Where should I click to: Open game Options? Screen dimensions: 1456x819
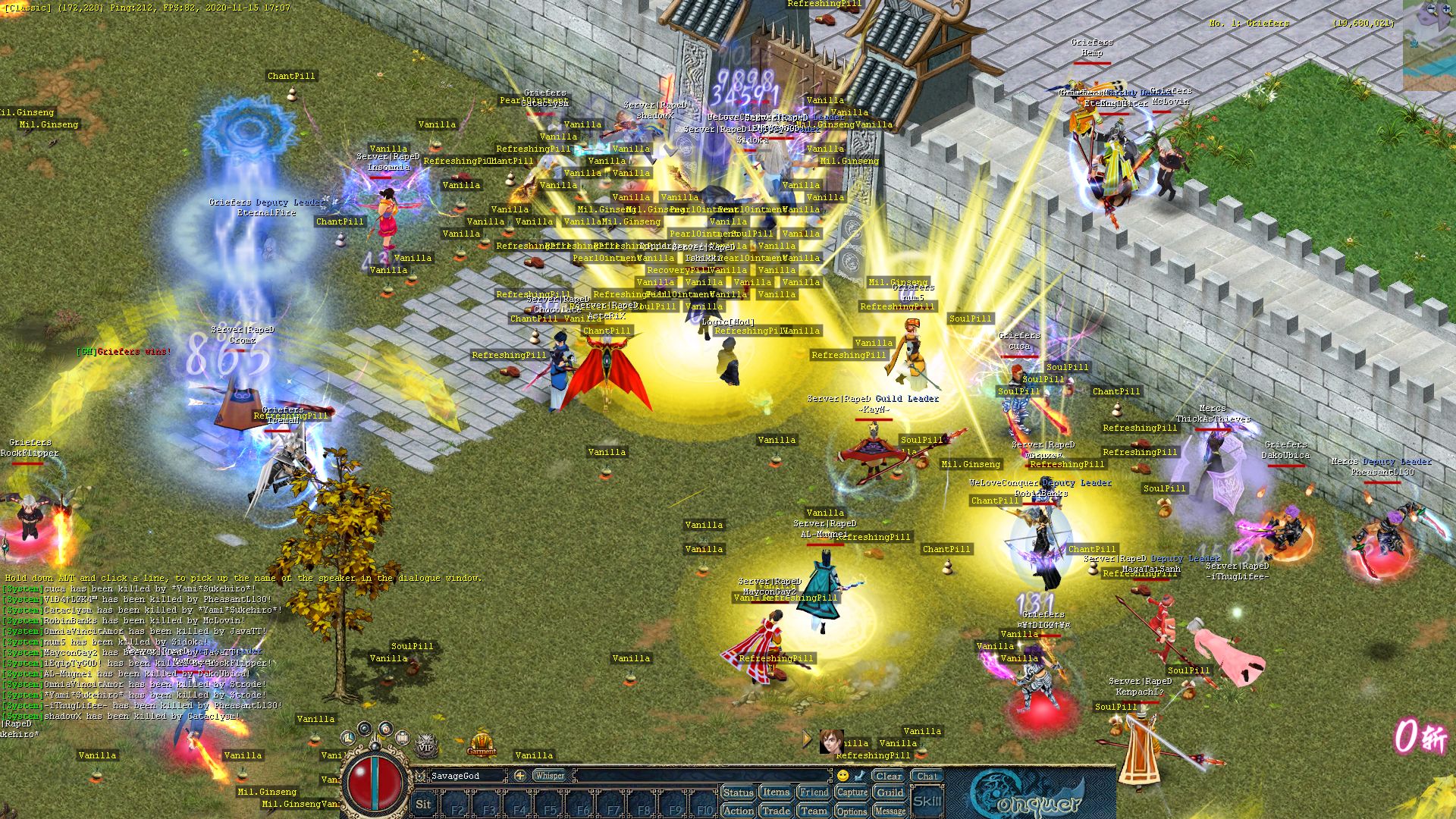[x=852, y=811]
